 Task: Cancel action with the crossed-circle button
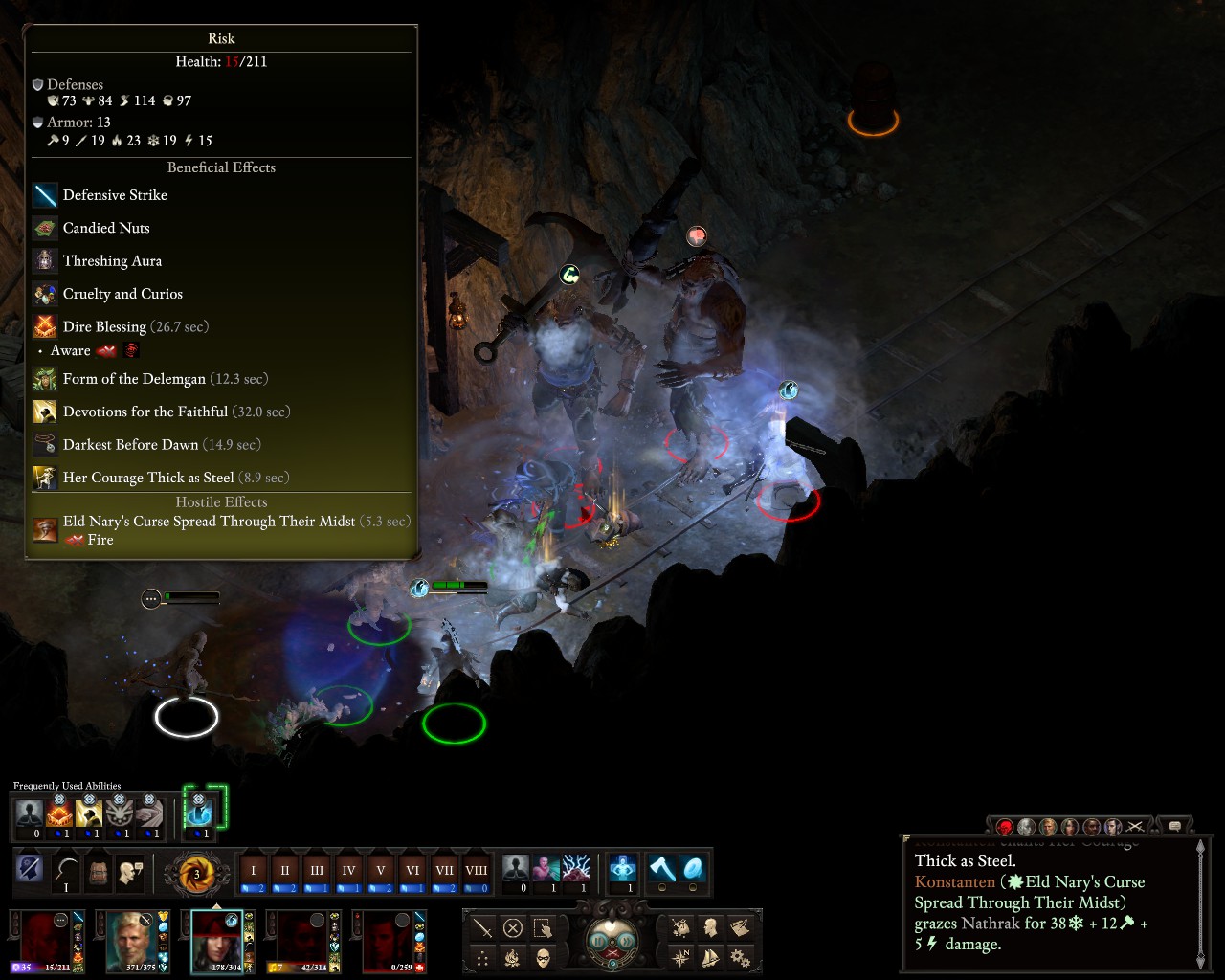tap(513, 927)
